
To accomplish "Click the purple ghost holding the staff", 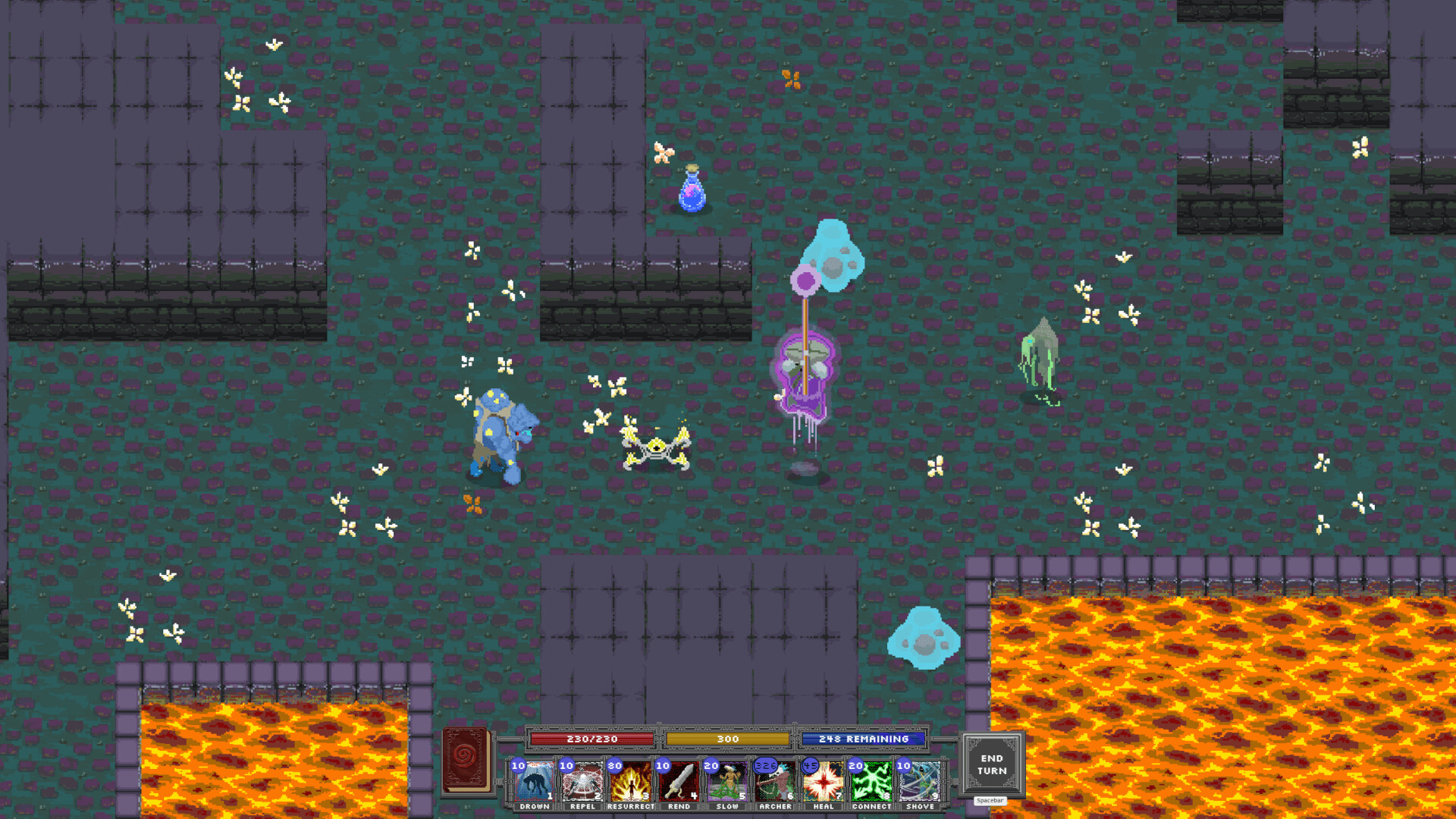I will pyautogui.click(x=804, y=372).
